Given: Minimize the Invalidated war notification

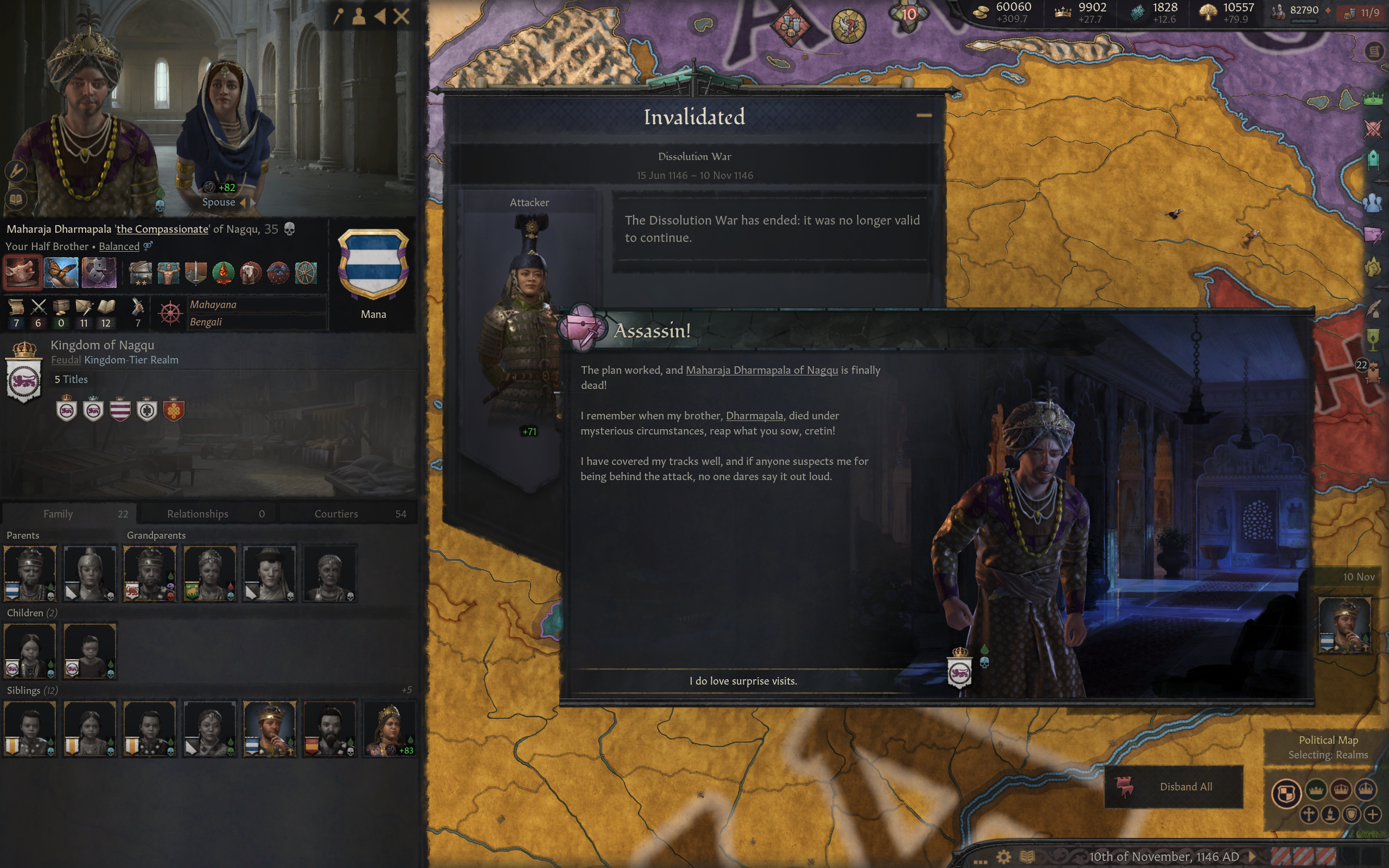Looking at the screenshot, I should 923,116.
